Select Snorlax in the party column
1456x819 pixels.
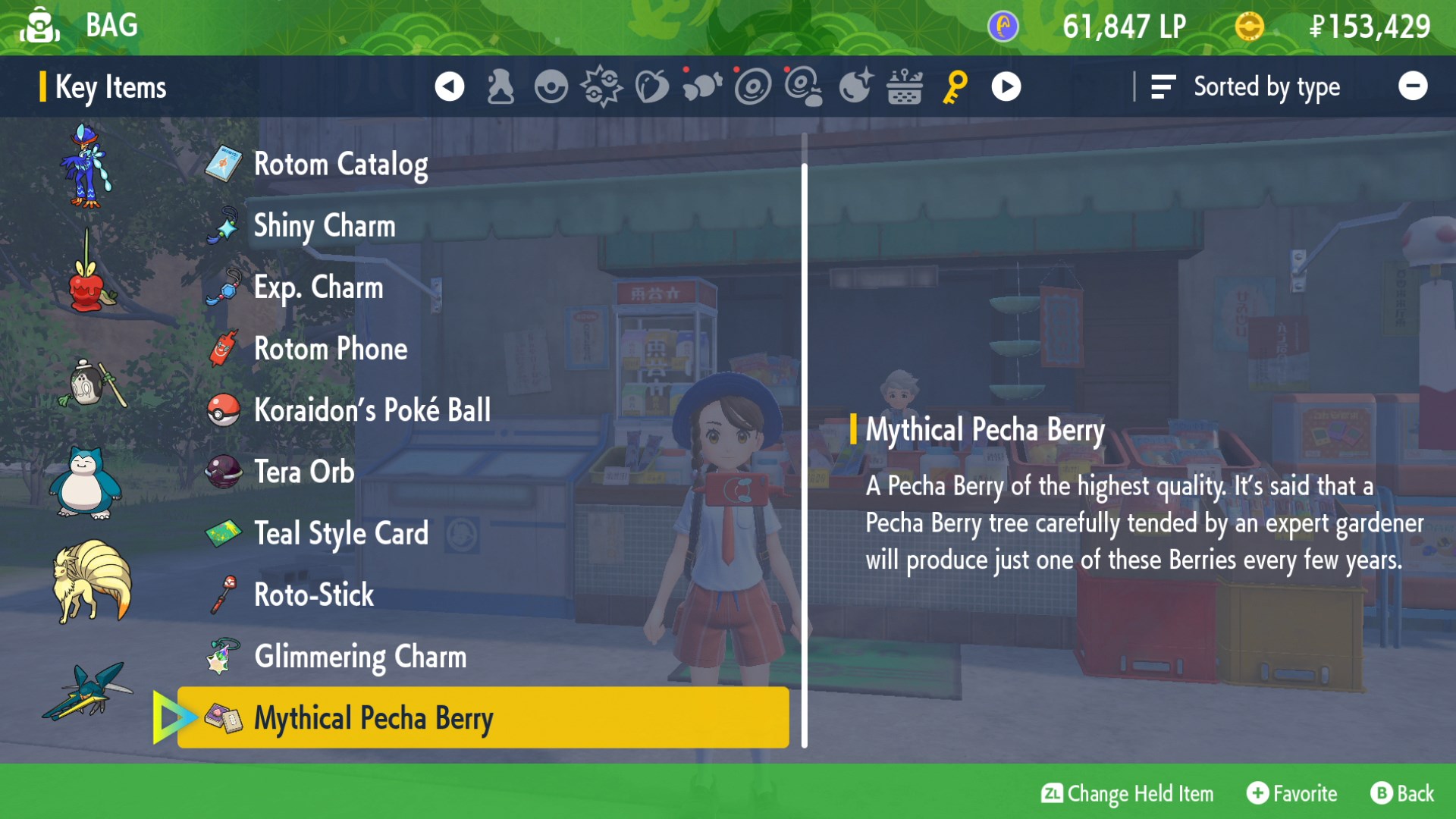(86, 483)
